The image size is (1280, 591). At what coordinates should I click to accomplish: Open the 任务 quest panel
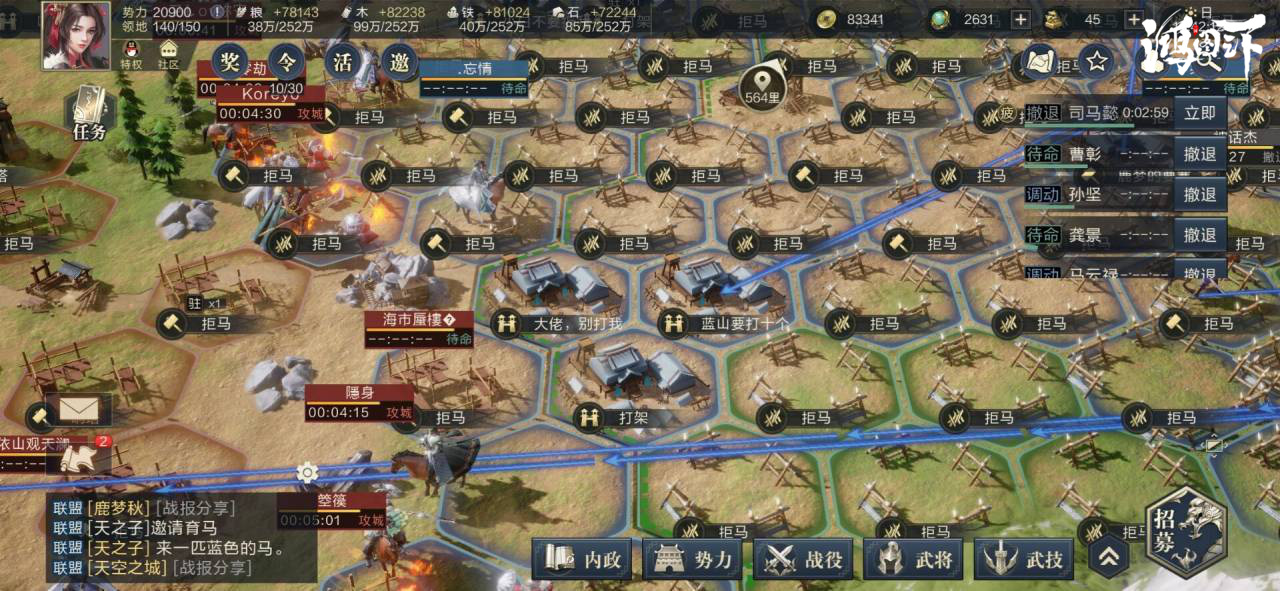point(89,114)
